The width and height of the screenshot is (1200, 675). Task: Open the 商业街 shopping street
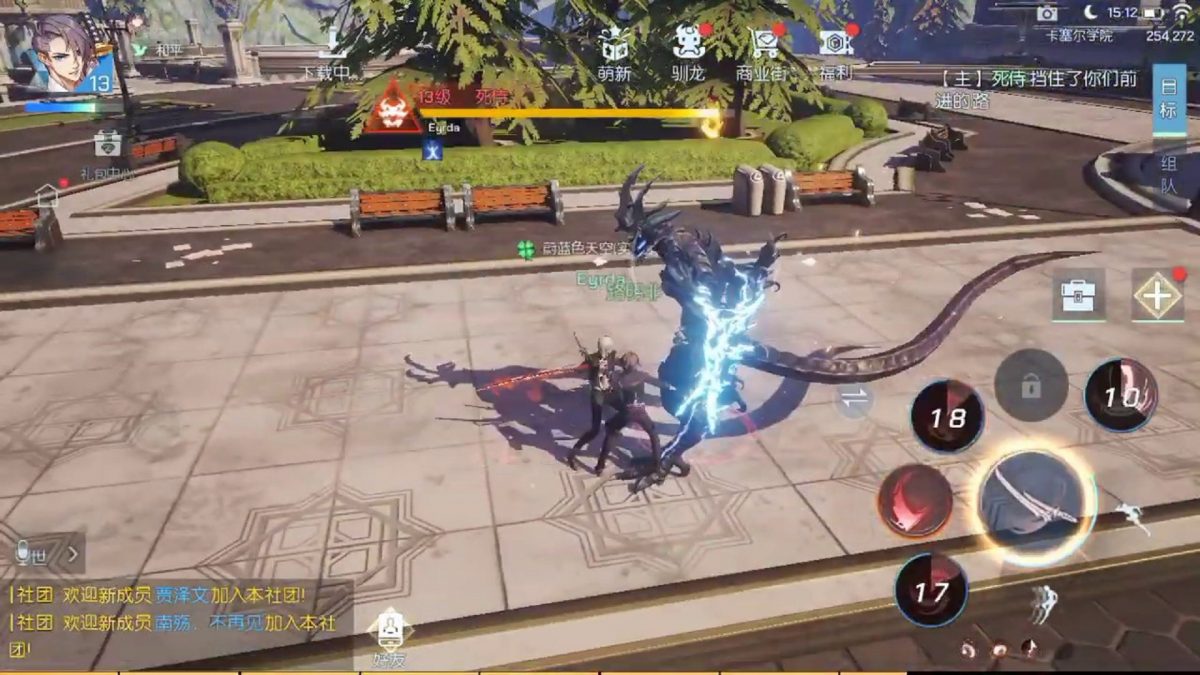(x=765, y=51)
